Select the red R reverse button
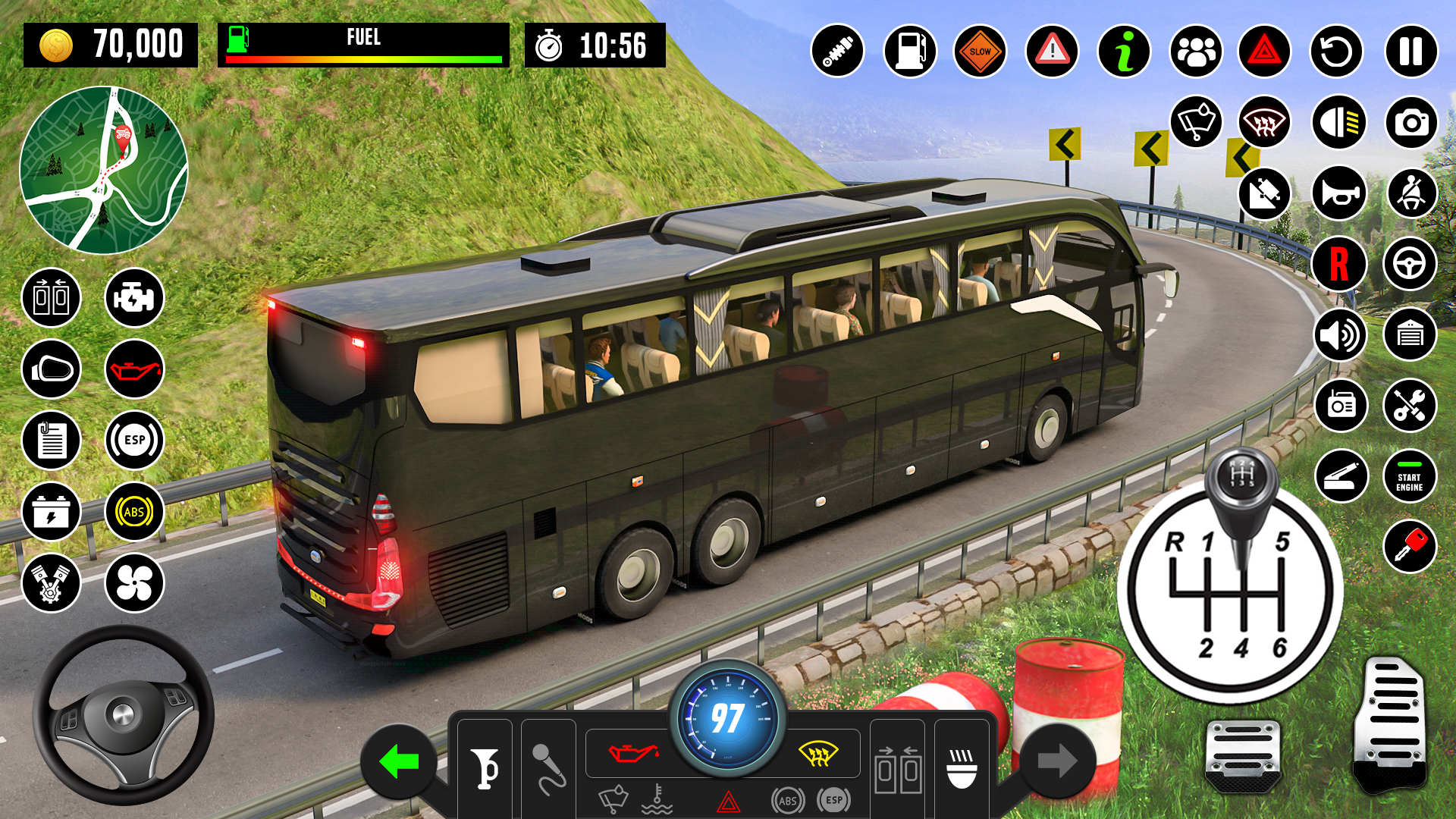Image resolution: width=1456 pixels, height=819 pixels. click(1338, 264)
